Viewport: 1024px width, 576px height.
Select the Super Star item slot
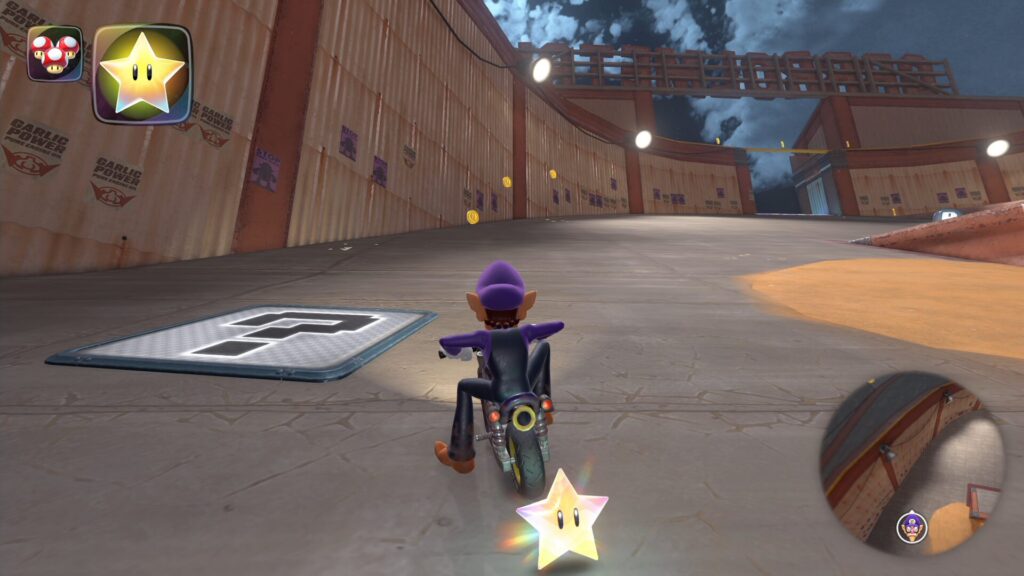[141, 73]
